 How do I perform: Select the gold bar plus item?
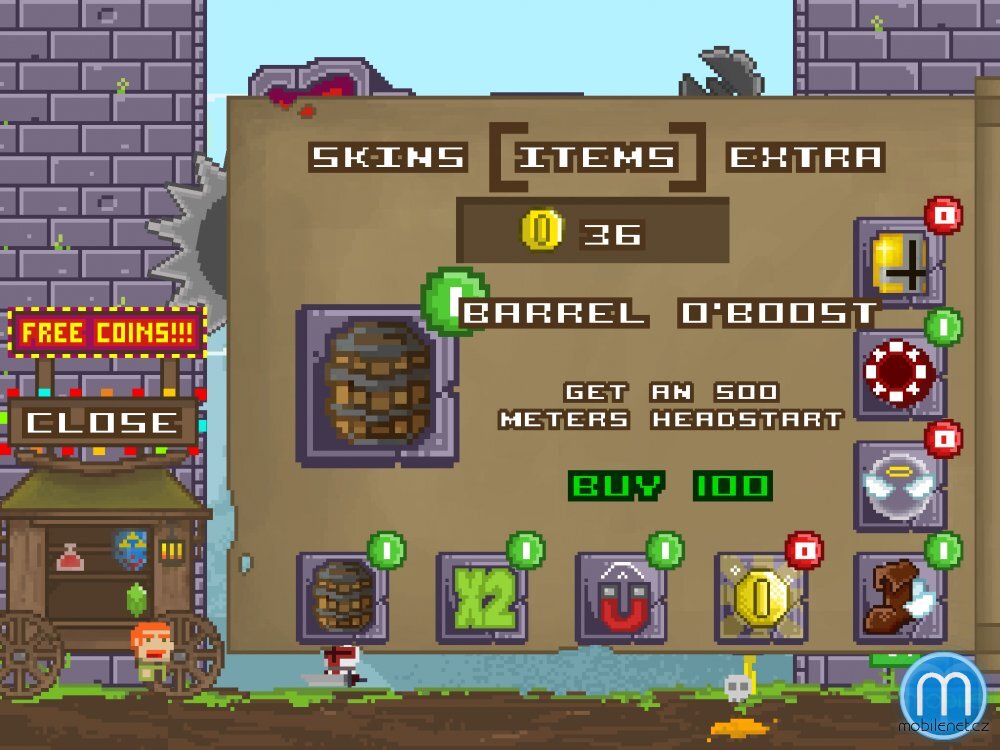[899, 261]
